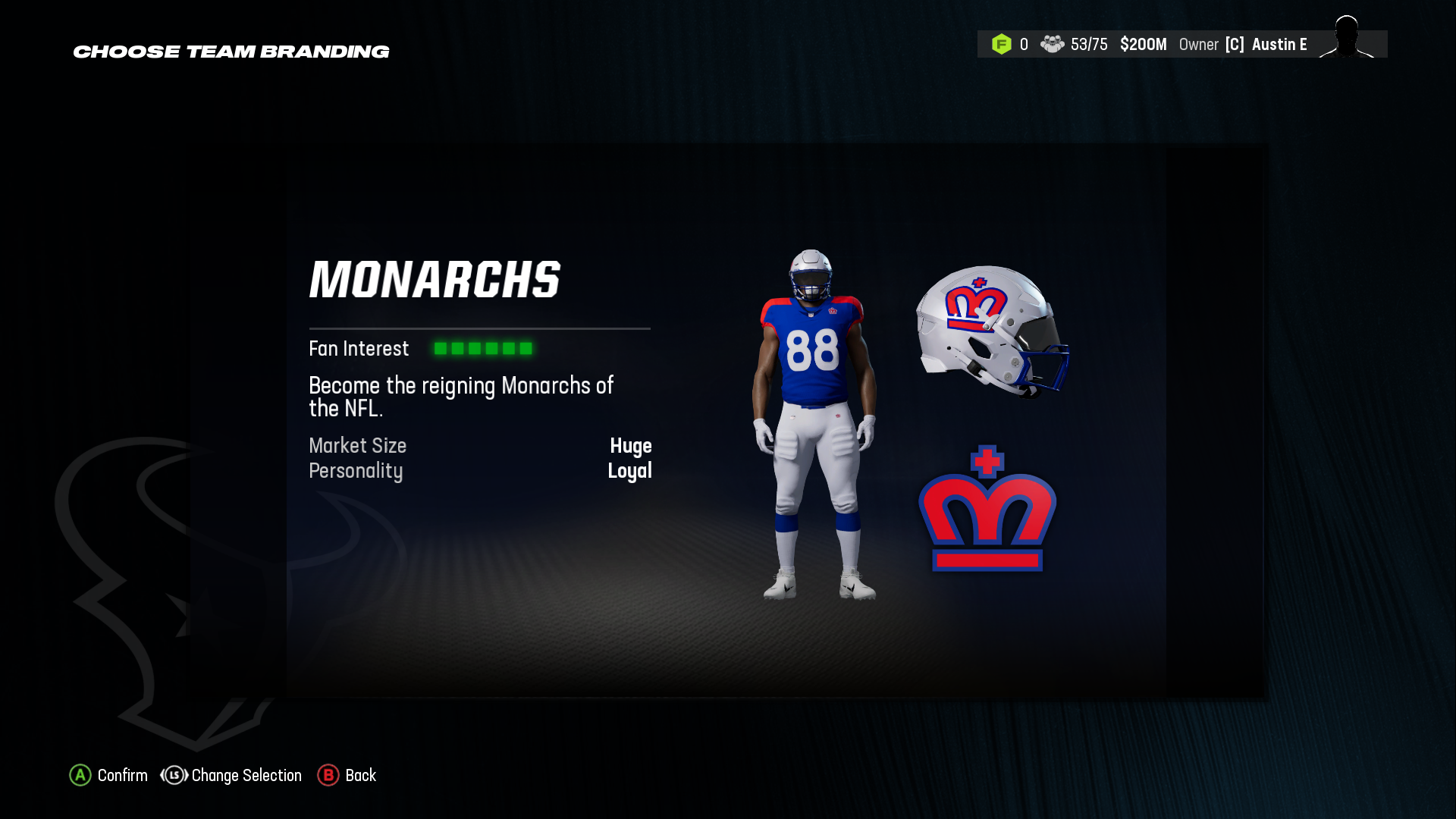Click the LS Change Selection stick icon
This screenshot has width=1456, height=819.
174,775
